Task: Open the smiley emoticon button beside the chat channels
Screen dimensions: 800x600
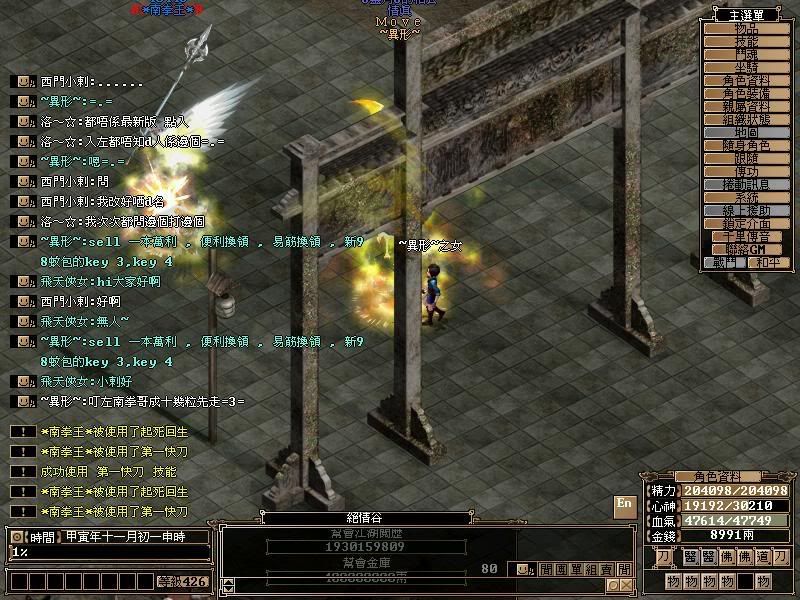Action: point(522,570)
